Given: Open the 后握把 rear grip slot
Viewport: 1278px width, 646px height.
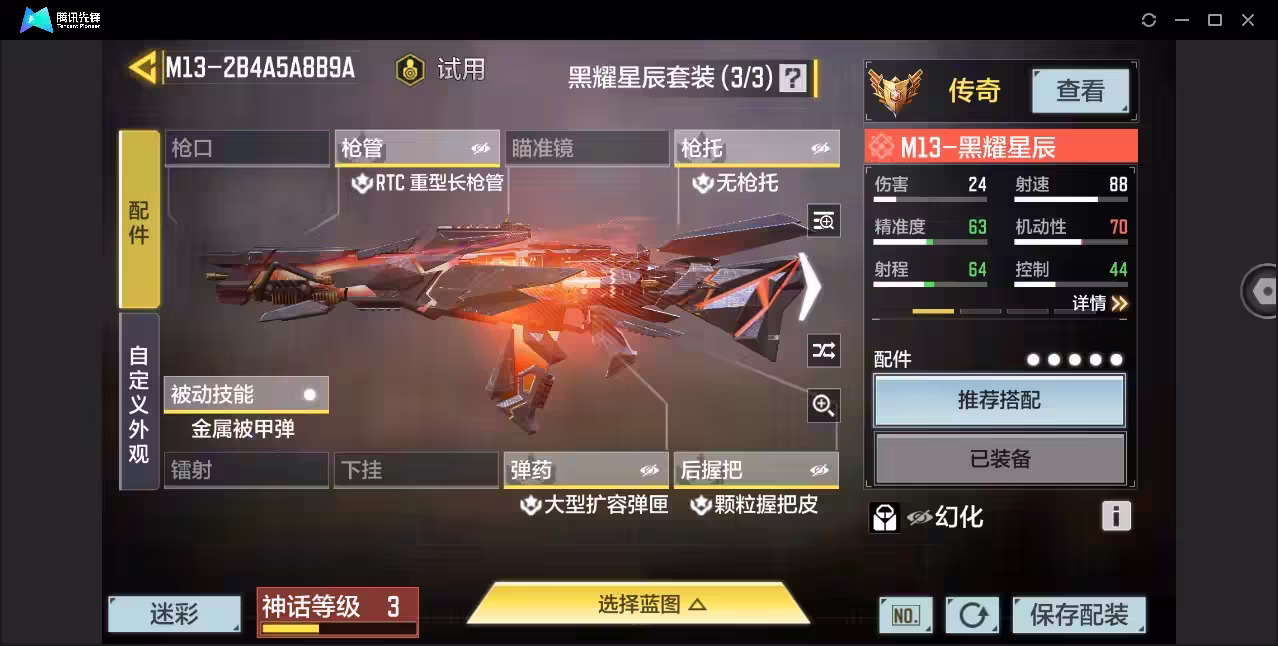Looking at the screenshot, I should click(x=756, y=470).
